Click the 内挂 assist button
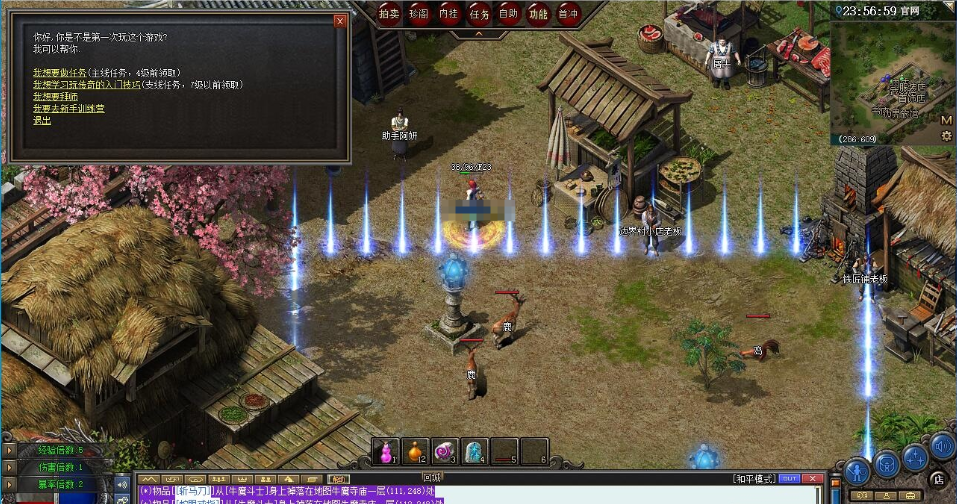 (449, 13)
